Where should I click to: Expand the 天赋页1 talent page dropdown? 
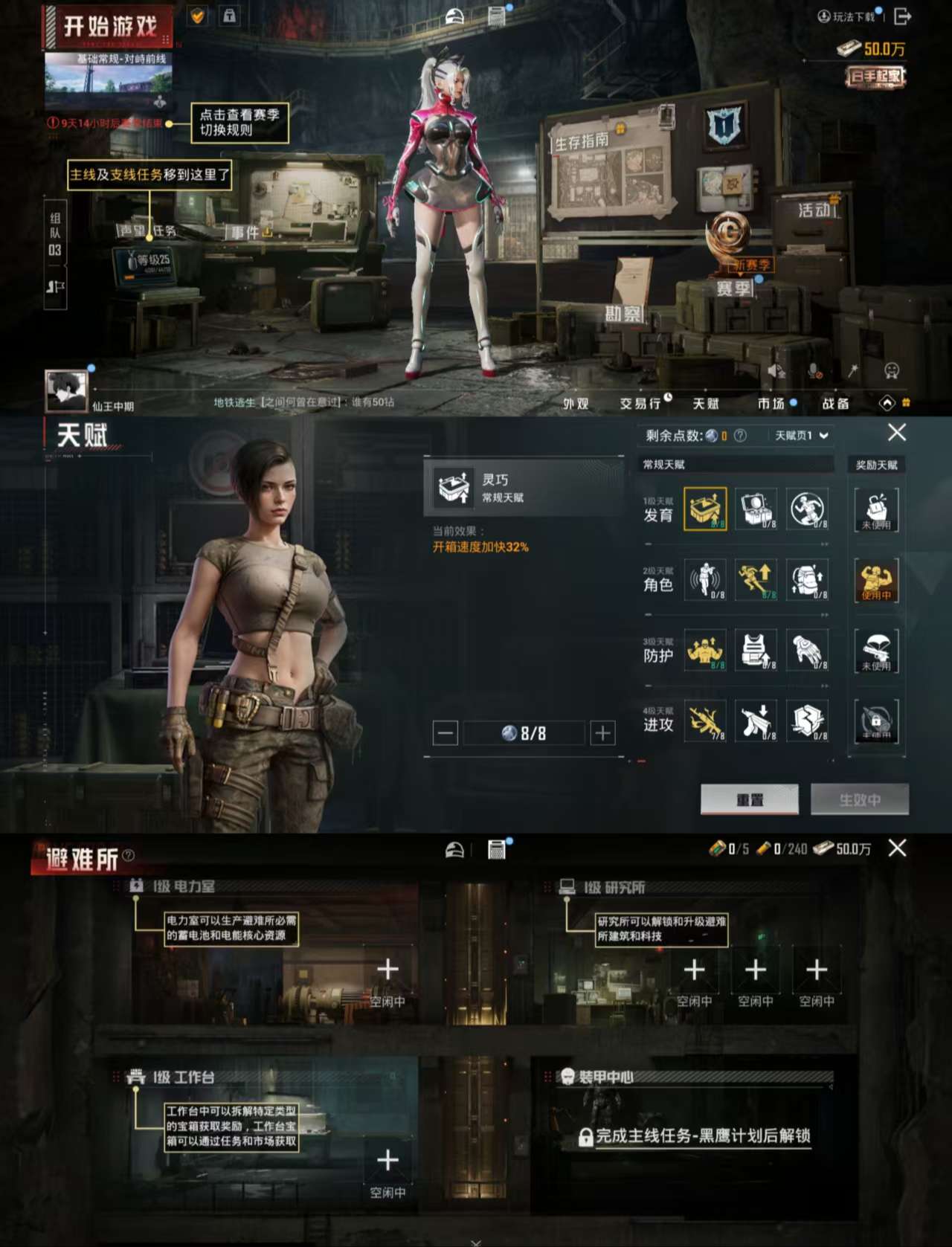pos(800,434)
